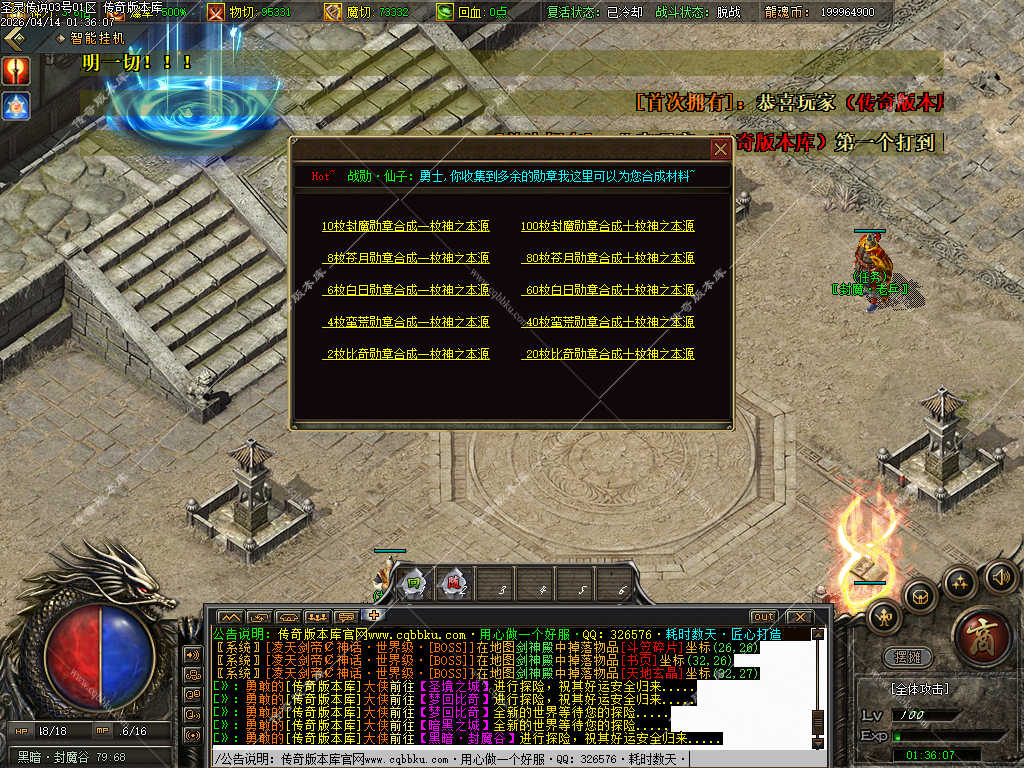The width and height of the screenshot is (1024, 768).
Task: Choose 40枚蛮荒勋章合成十枚神之本源
Action: (609, 322)
